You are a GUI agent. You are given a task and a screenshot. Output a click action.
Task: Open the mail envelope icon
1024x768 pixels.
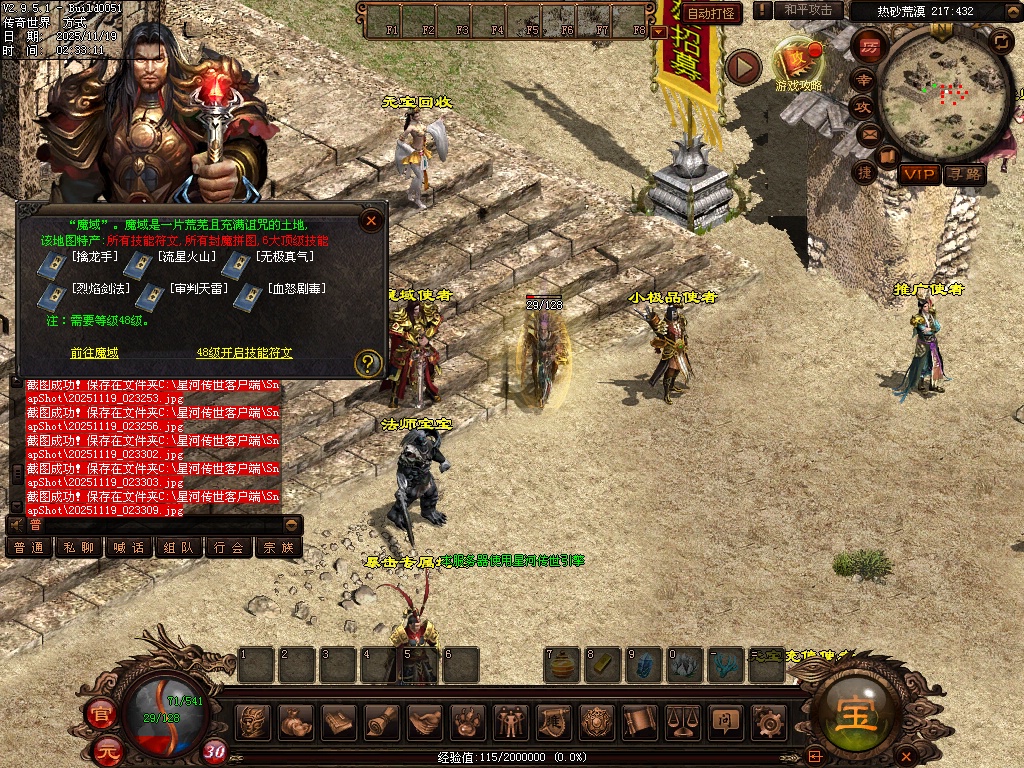click(869, 133)
